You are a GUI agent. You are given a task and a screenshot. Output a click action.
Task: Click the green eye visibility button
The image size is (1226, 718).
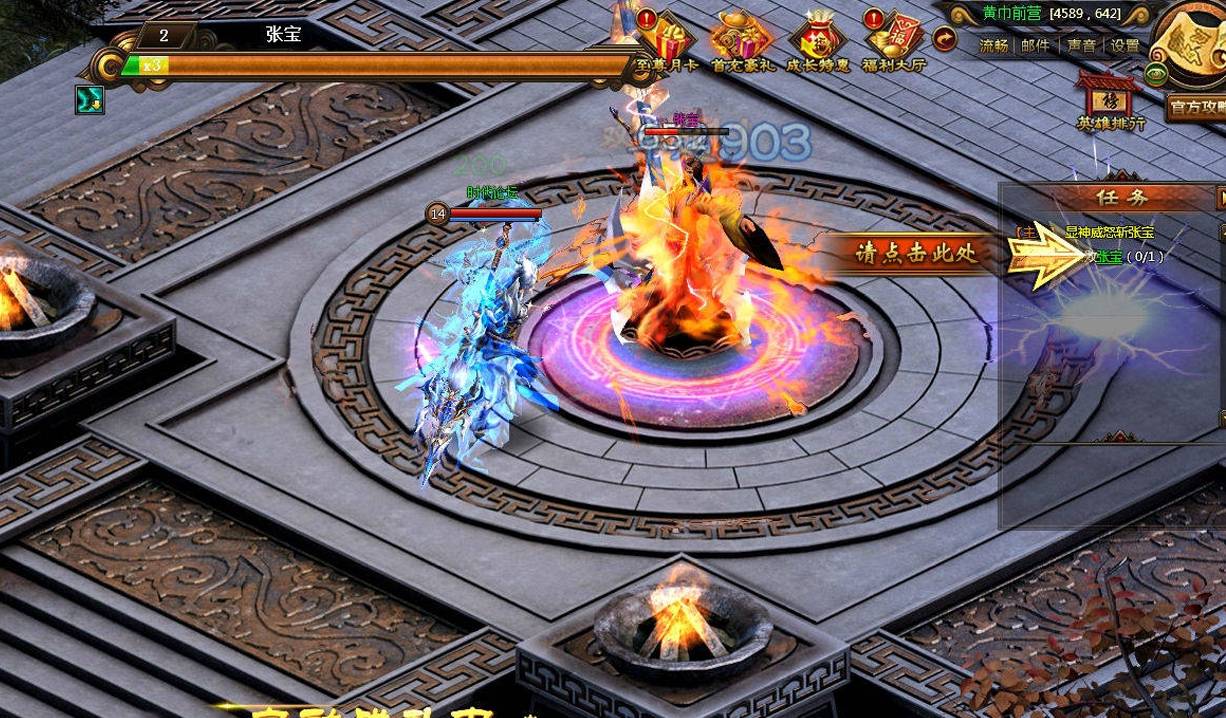point(1156,75)
